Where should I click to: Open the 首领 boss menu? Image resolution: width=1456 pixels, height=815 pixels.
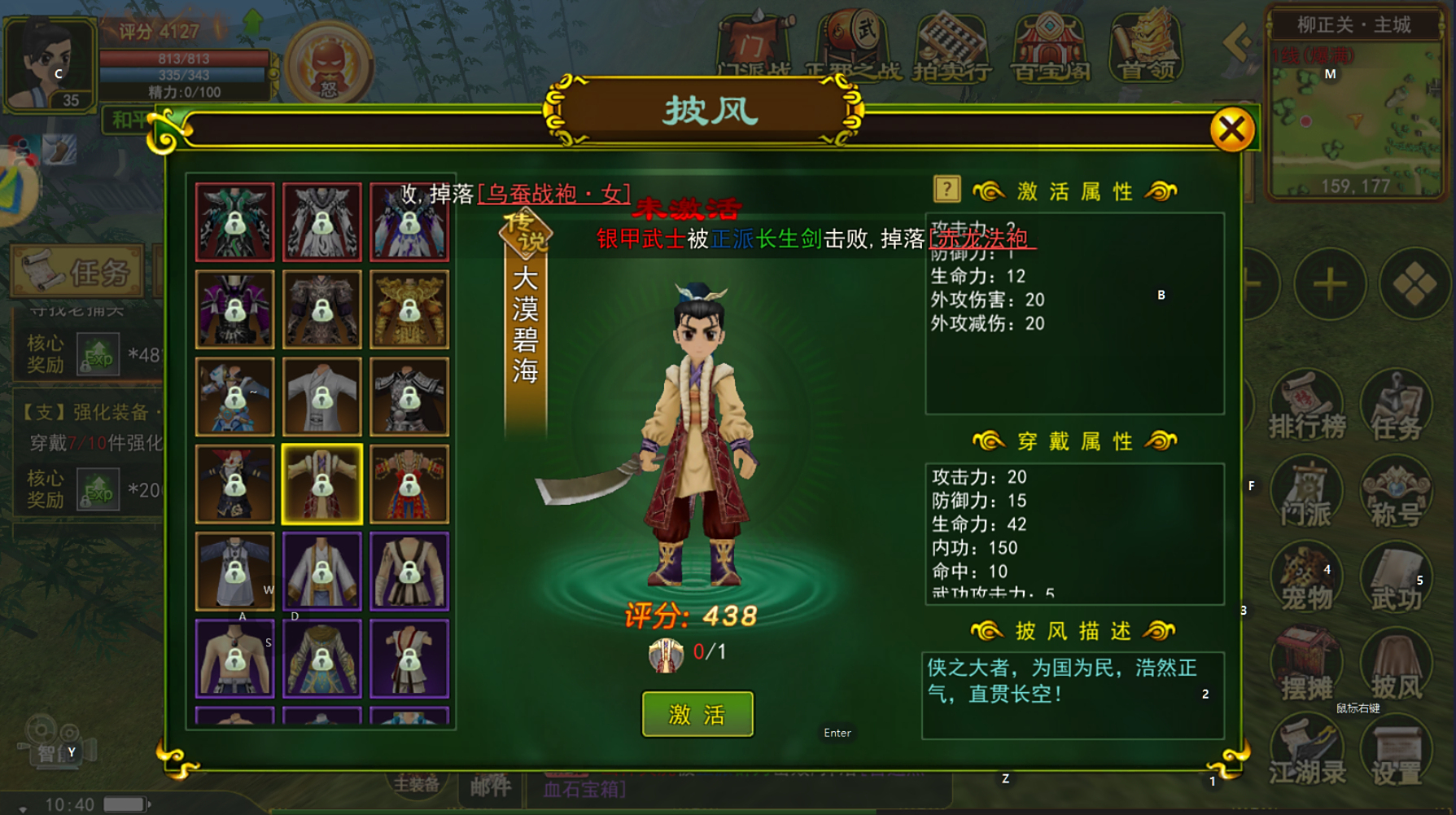[x=1147, y=47]
